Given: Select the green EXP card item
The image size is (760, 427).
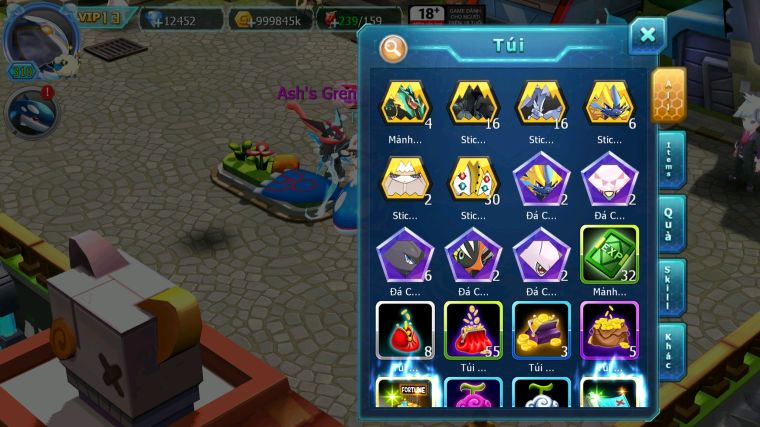Looking at the screenshot, I should click(609, 255).
